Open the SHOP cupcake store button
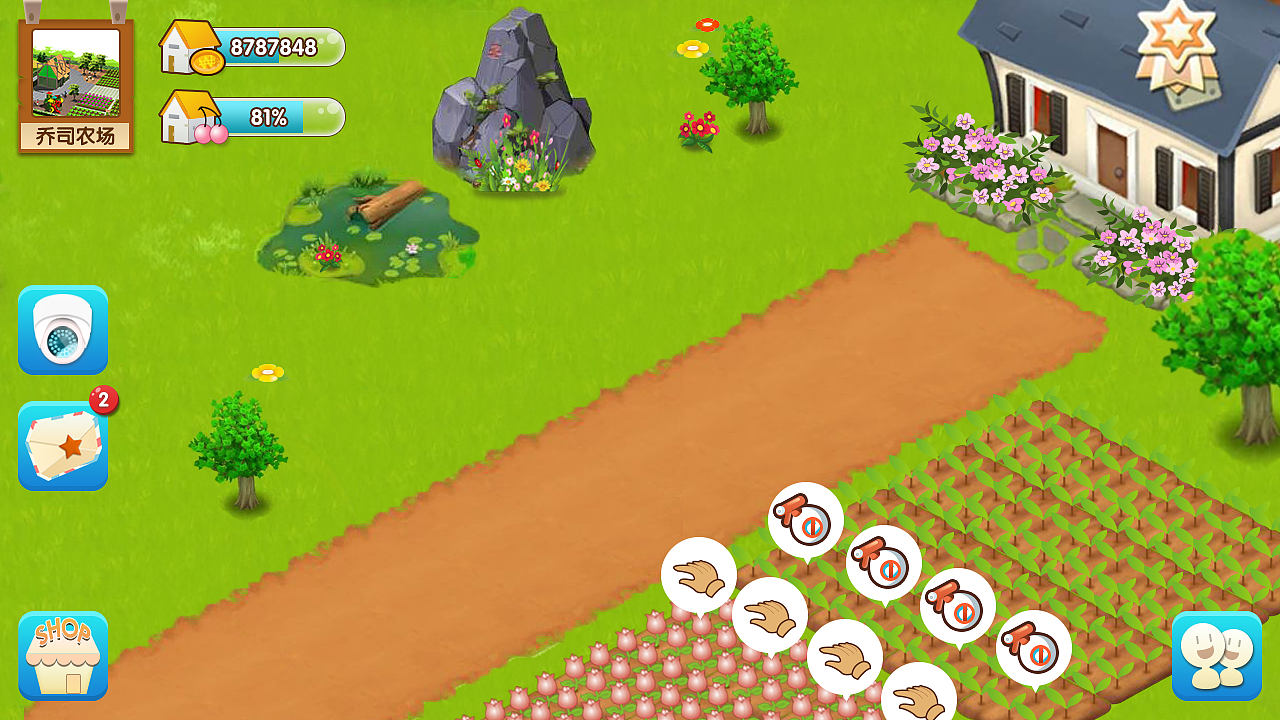The image size is (1280, 720). pyautogui.click(x=63, y=656)
